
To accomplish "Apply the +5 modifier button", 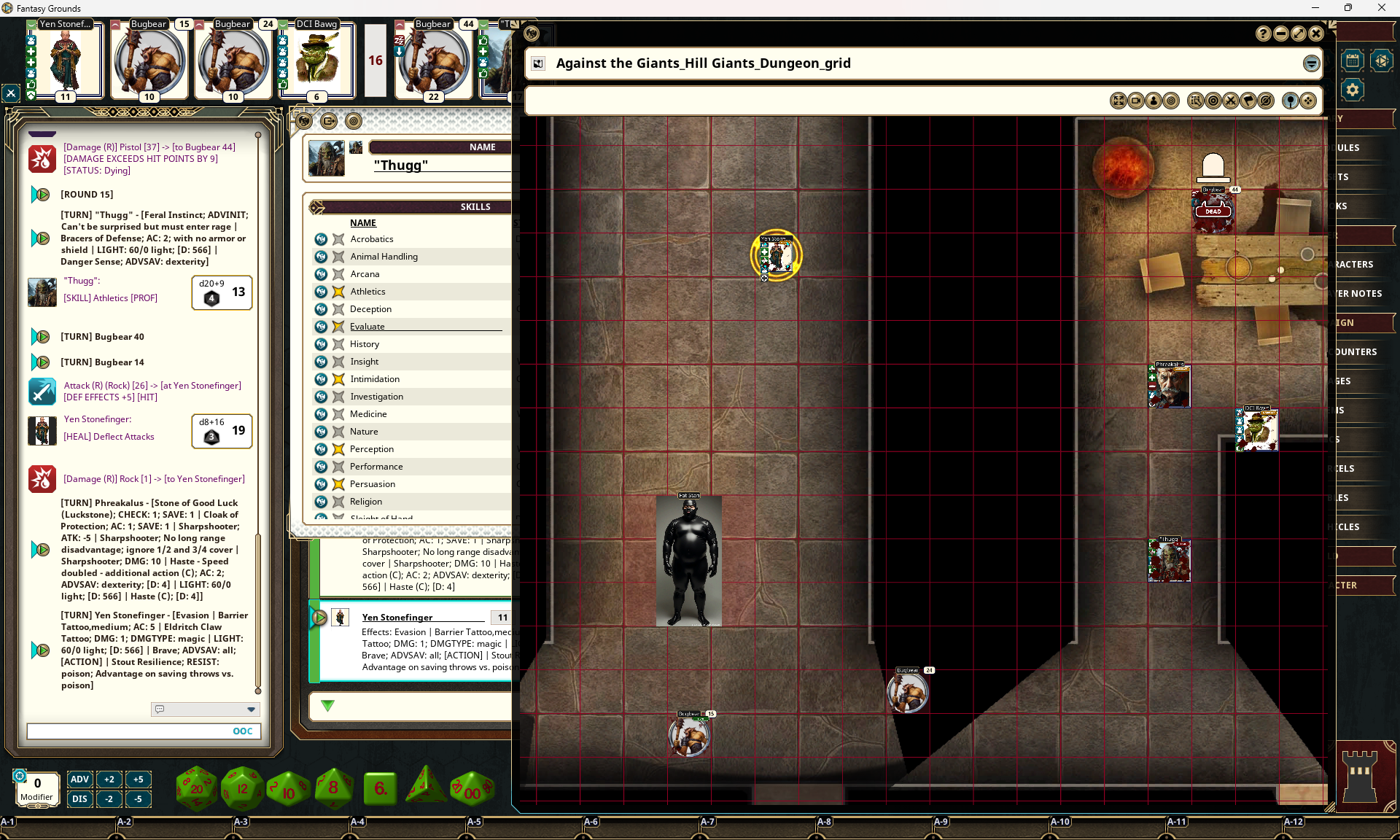I will pyautogui.click(x=138, y=779).
